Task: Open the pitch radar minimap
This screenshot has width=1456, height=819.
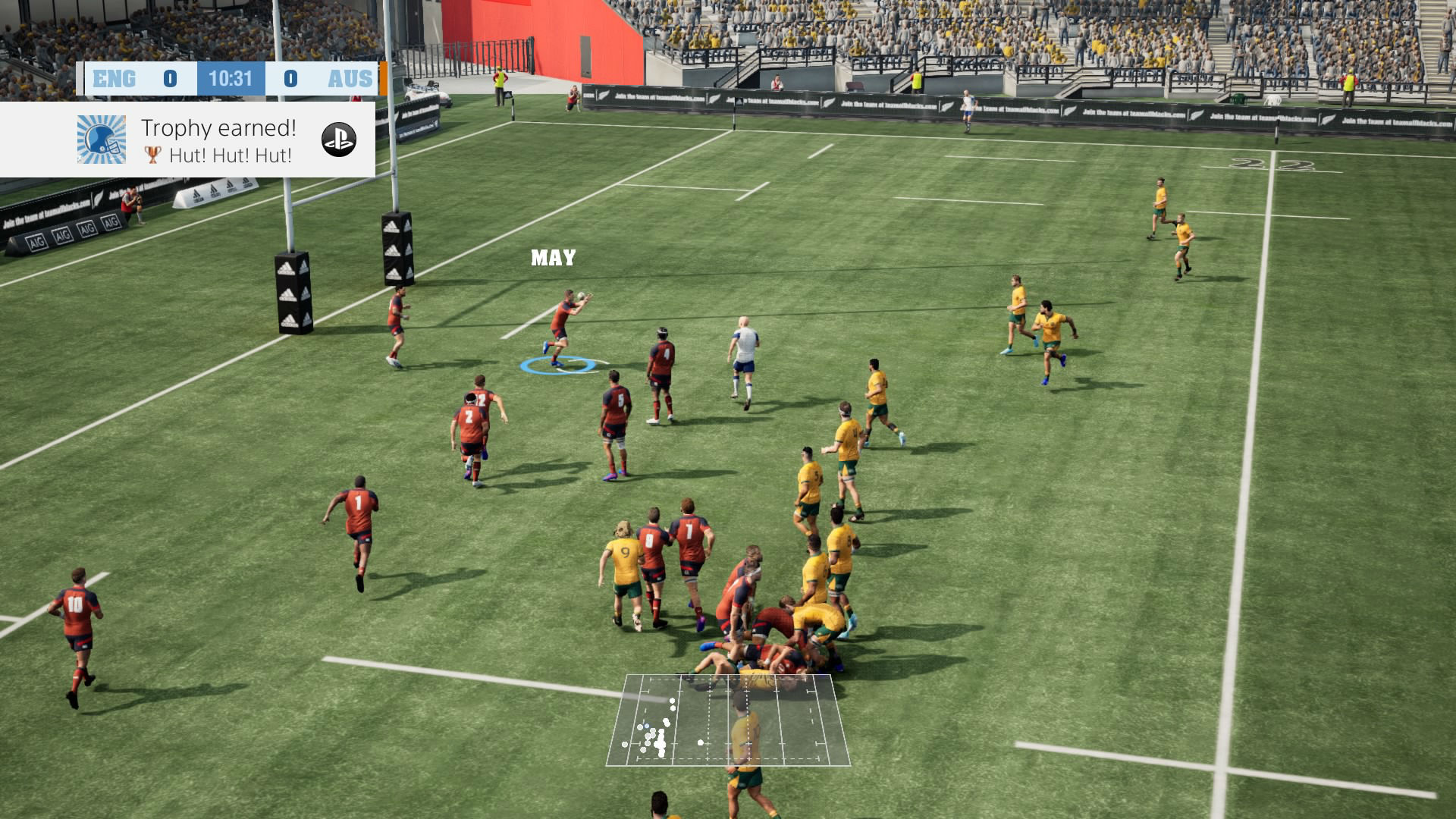Action: (x=728, y=720)
